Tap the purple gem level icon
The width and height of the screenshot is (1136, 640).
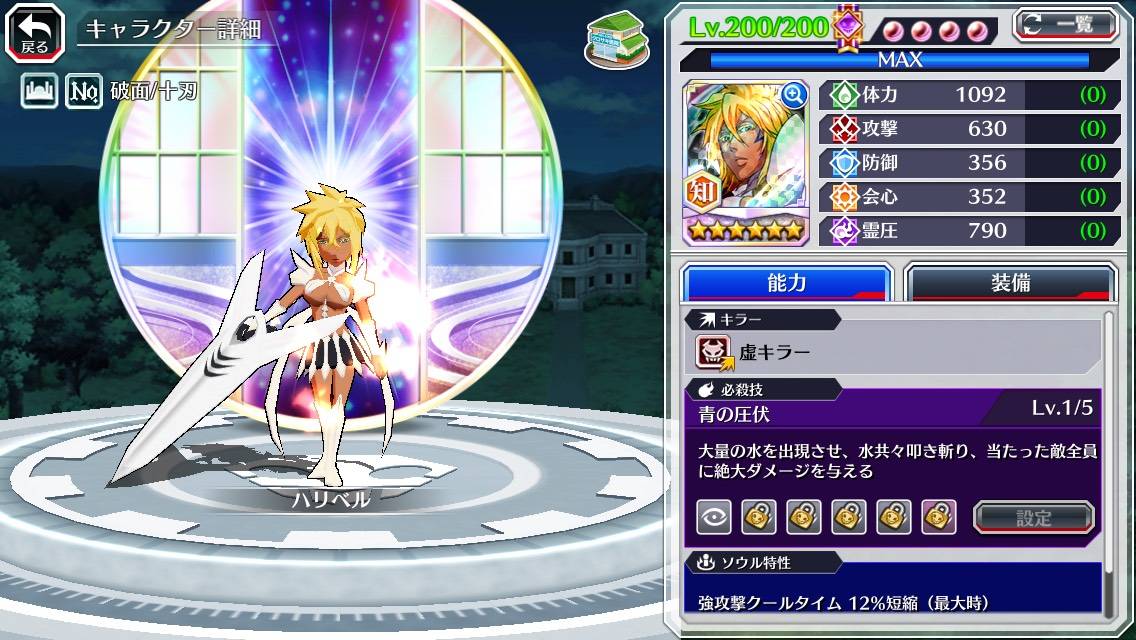(x=848, y=26)
